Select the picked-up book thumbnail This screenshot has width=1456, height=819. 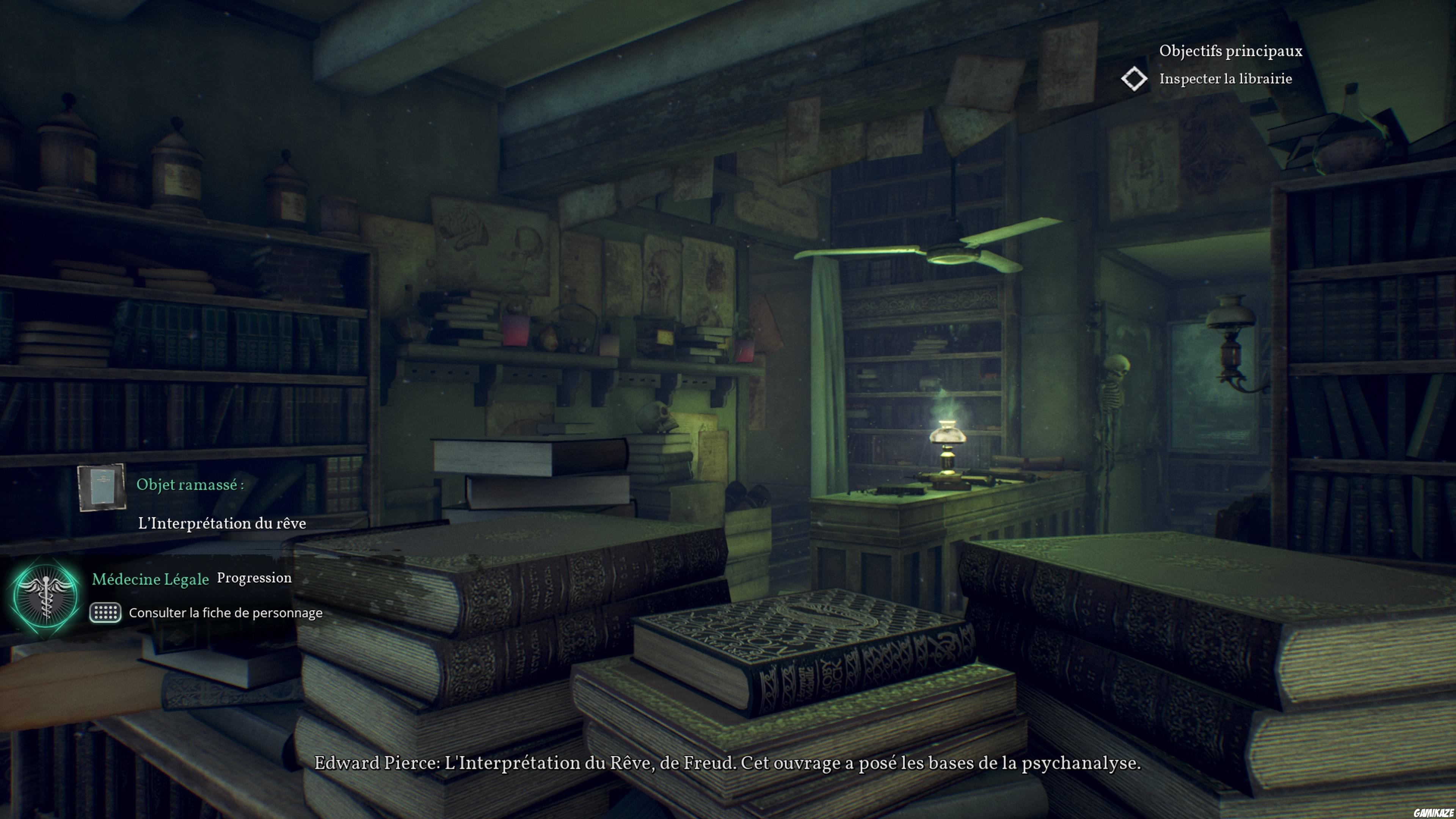point(102,486)
